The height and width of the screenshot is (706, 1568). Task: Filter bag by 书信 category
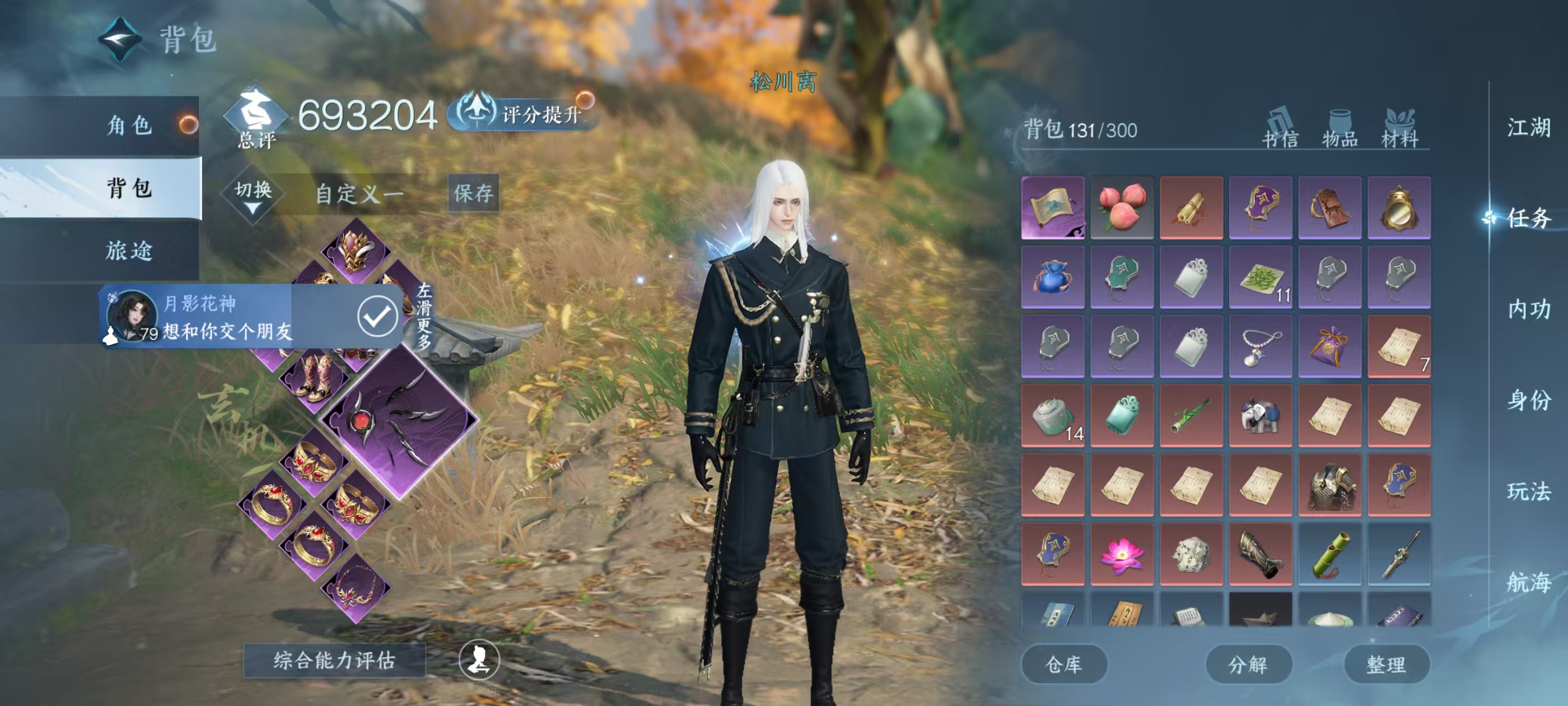[x=1280, y=129]
